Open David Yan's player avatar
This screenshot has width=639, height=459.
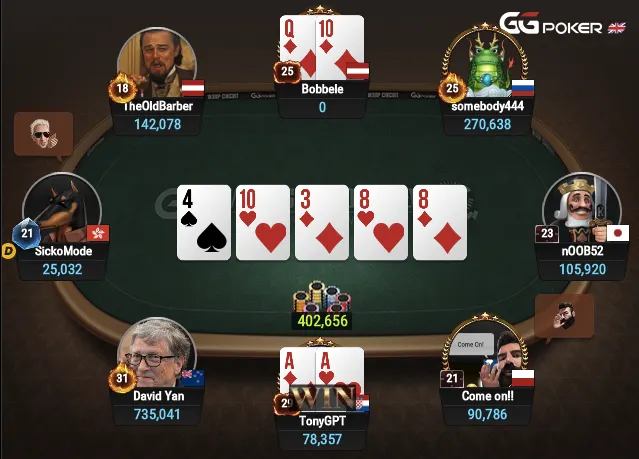pos(154,356)
